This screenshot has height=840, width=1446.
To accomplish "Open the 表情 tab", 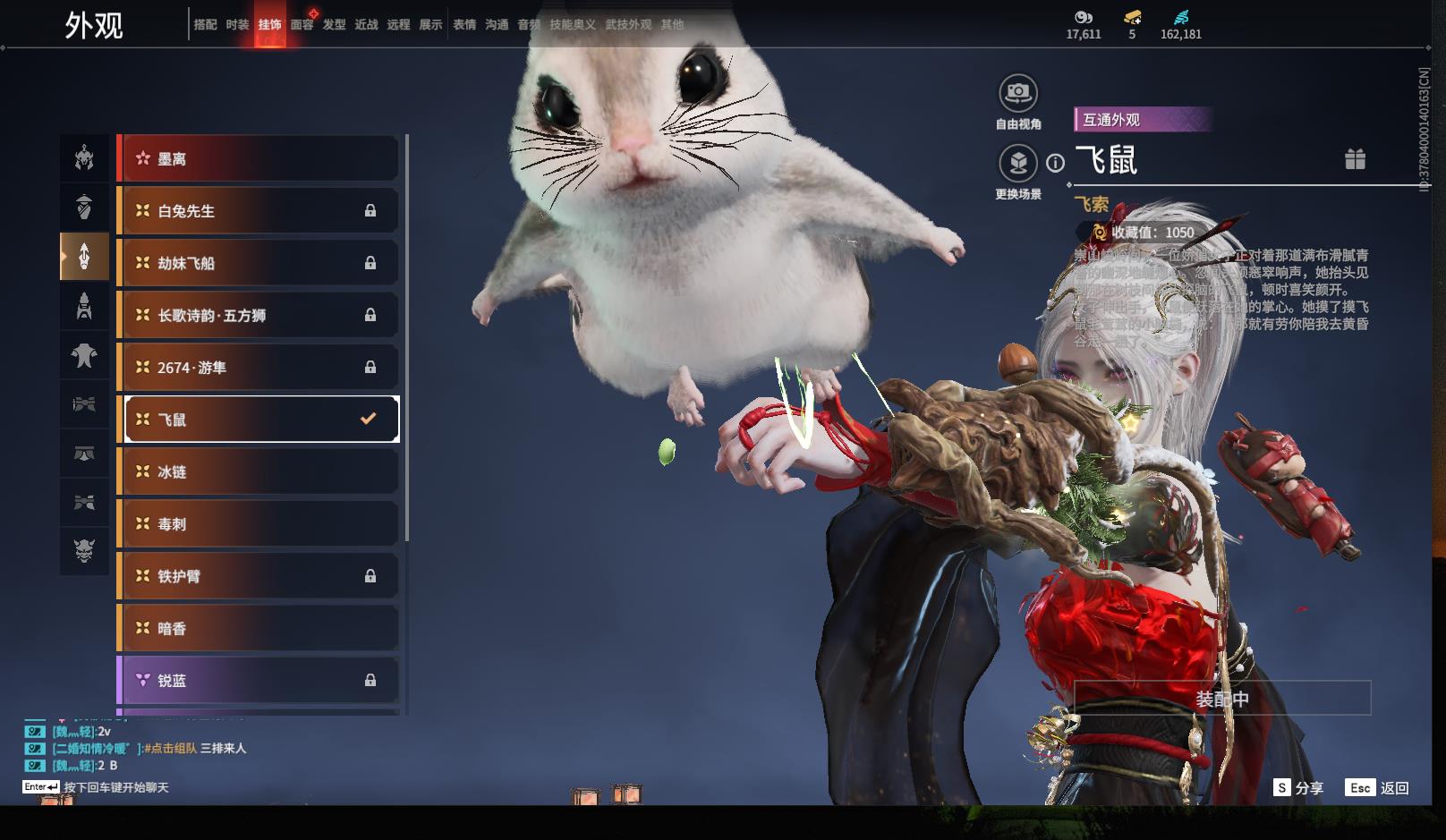I will click(464, 25).
